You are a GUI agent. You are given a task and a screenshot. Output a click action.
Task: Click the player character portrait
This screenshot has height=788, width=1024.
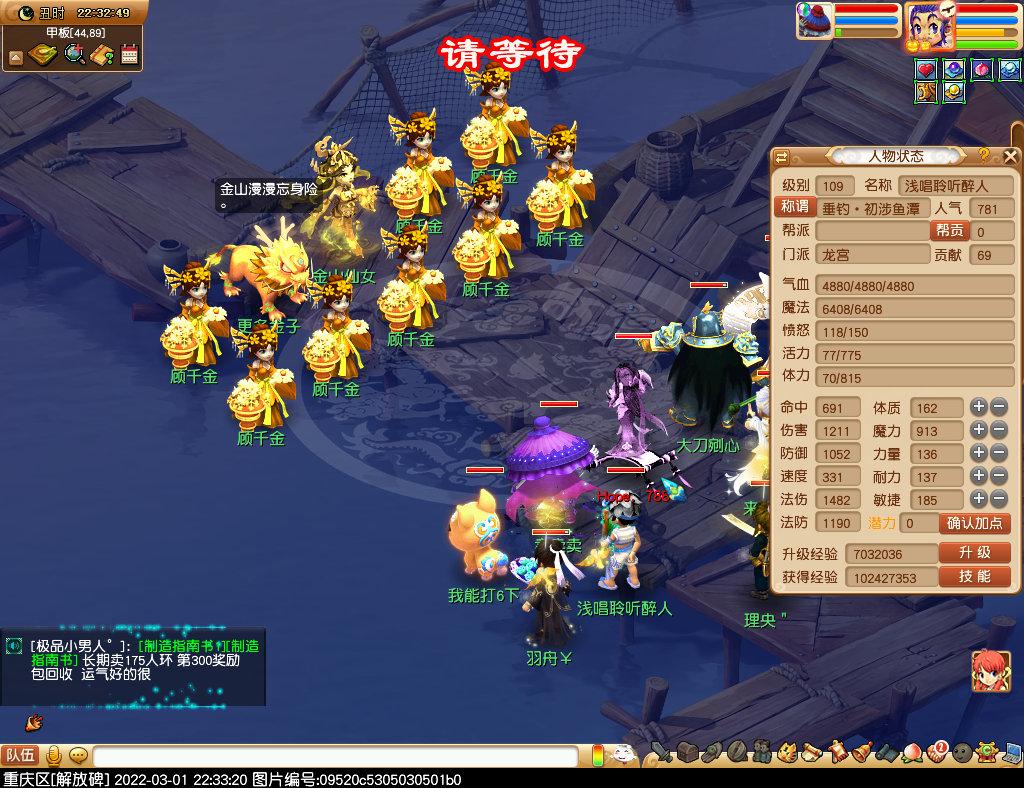[x=930, y=25]
